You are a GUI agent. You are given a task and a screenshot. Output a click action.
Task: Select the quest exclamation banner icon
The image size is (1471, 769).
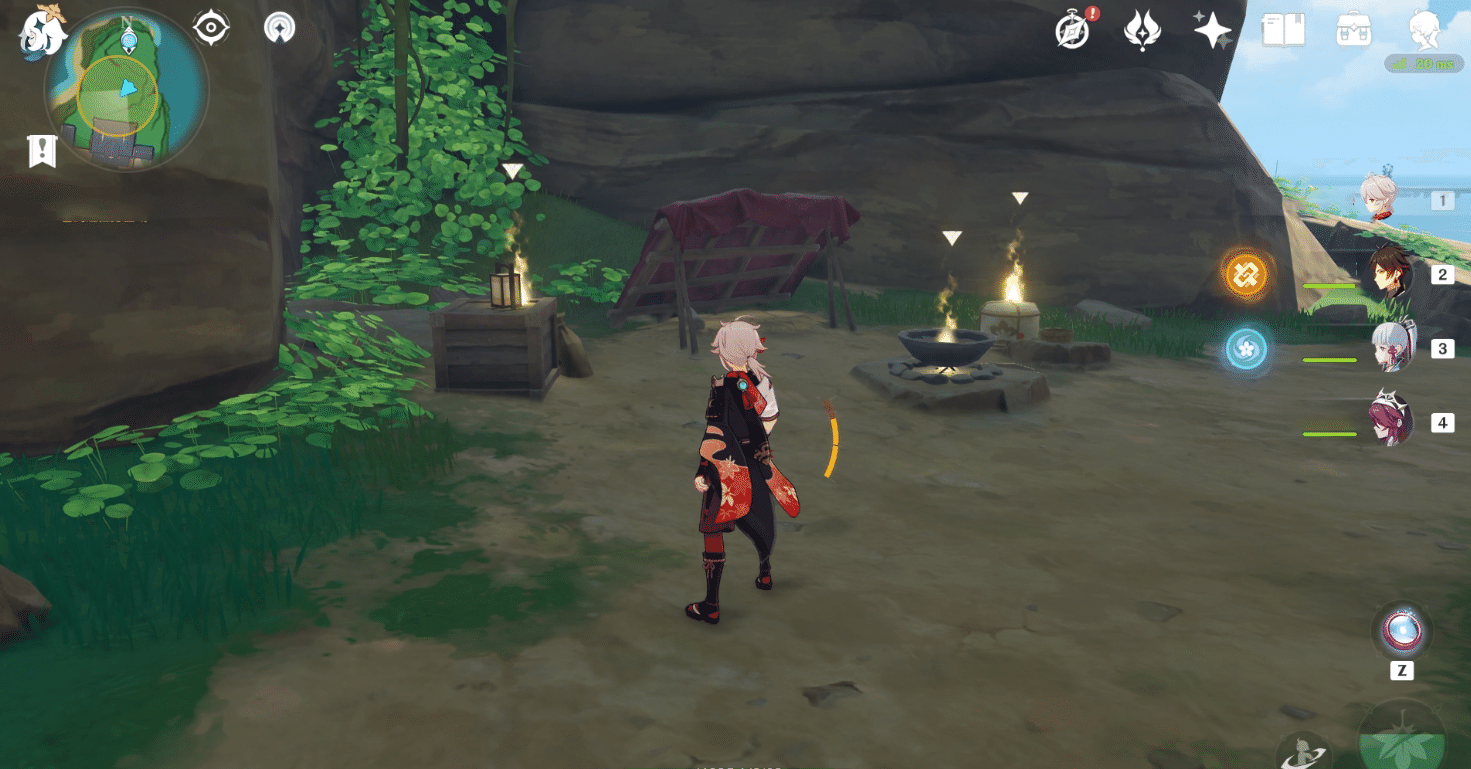click(x=40, y=152)
